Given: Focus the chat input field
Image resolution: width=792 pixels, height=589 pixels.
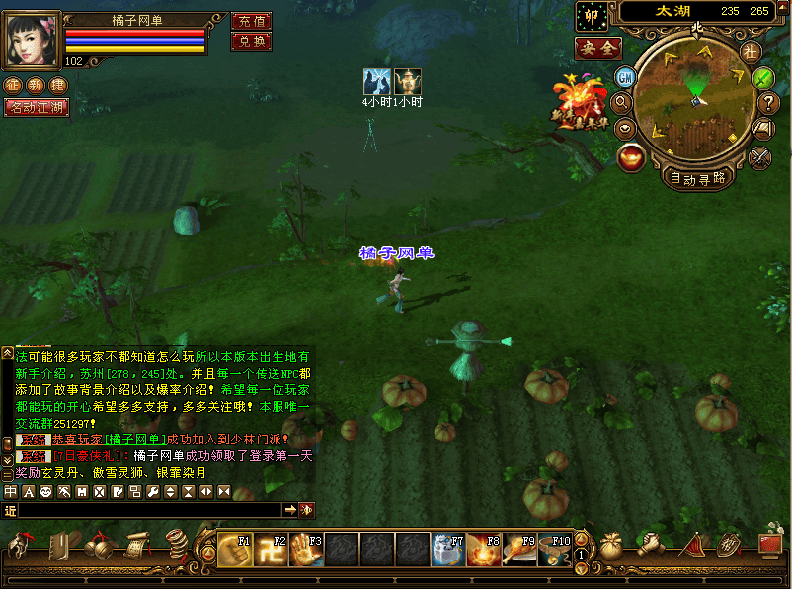Looking at the screenshot, I should click(150, 510).
